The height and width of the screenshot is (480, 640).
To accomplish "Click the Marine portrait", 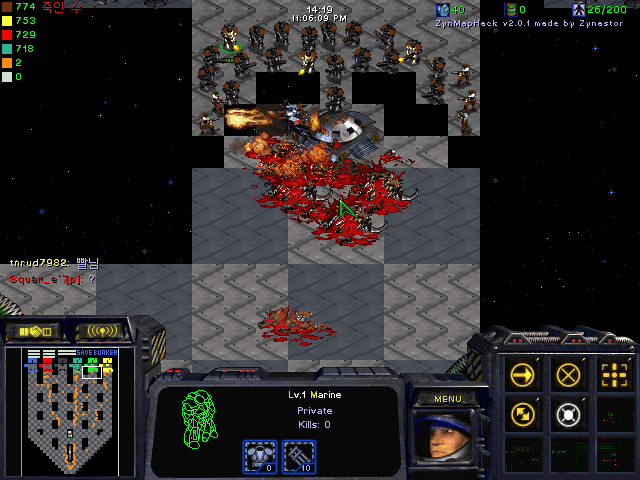I will (x=446, y=438).
